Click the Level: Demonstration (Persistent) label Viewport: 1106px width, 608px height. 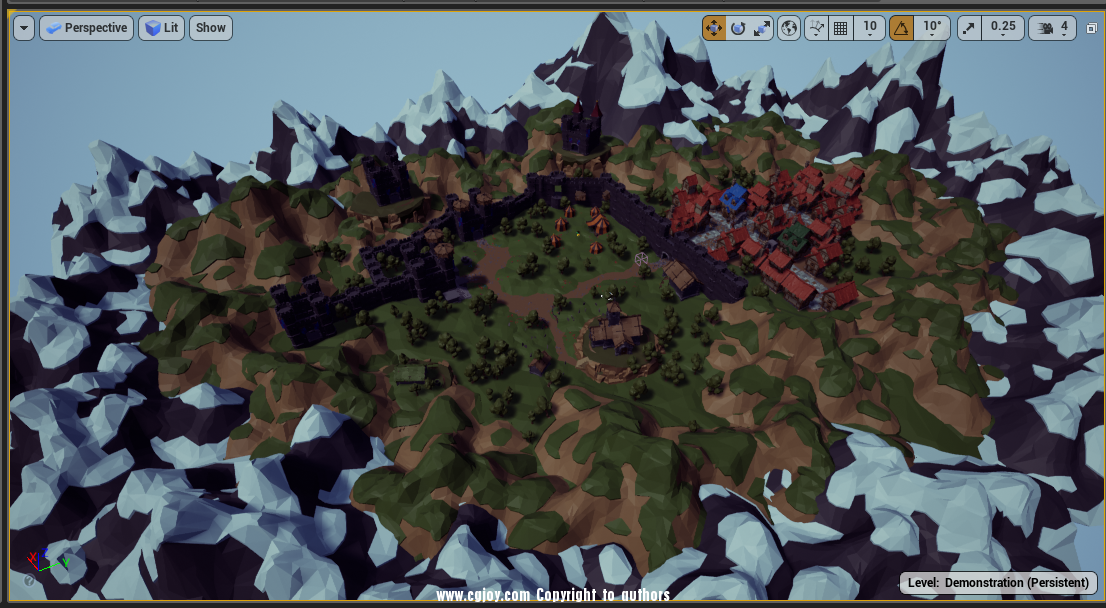[998, 583]
